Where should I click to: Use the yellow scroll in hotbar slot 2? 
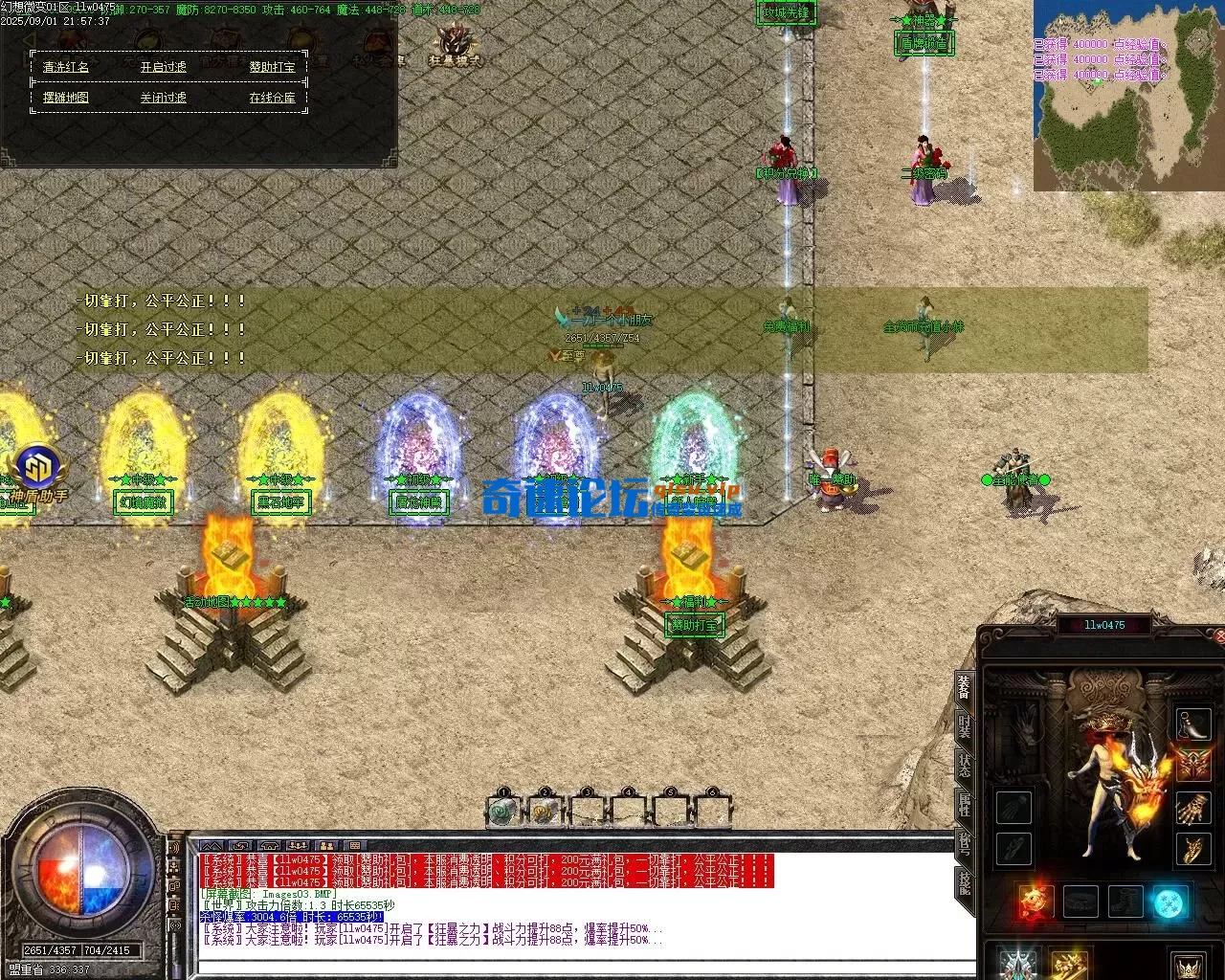[544, 813]
